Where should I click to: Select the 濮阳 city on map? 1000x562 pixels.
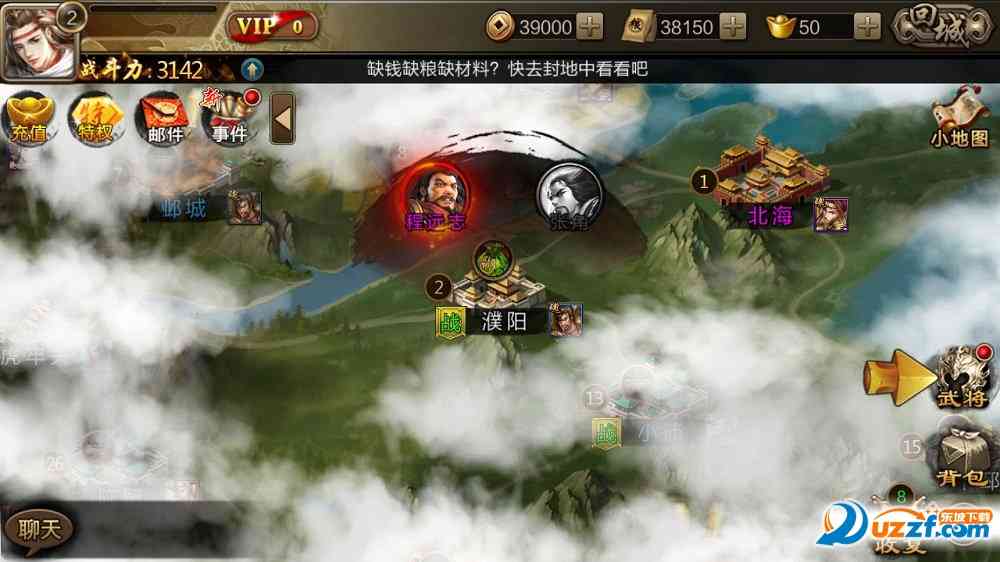point(497,295)
